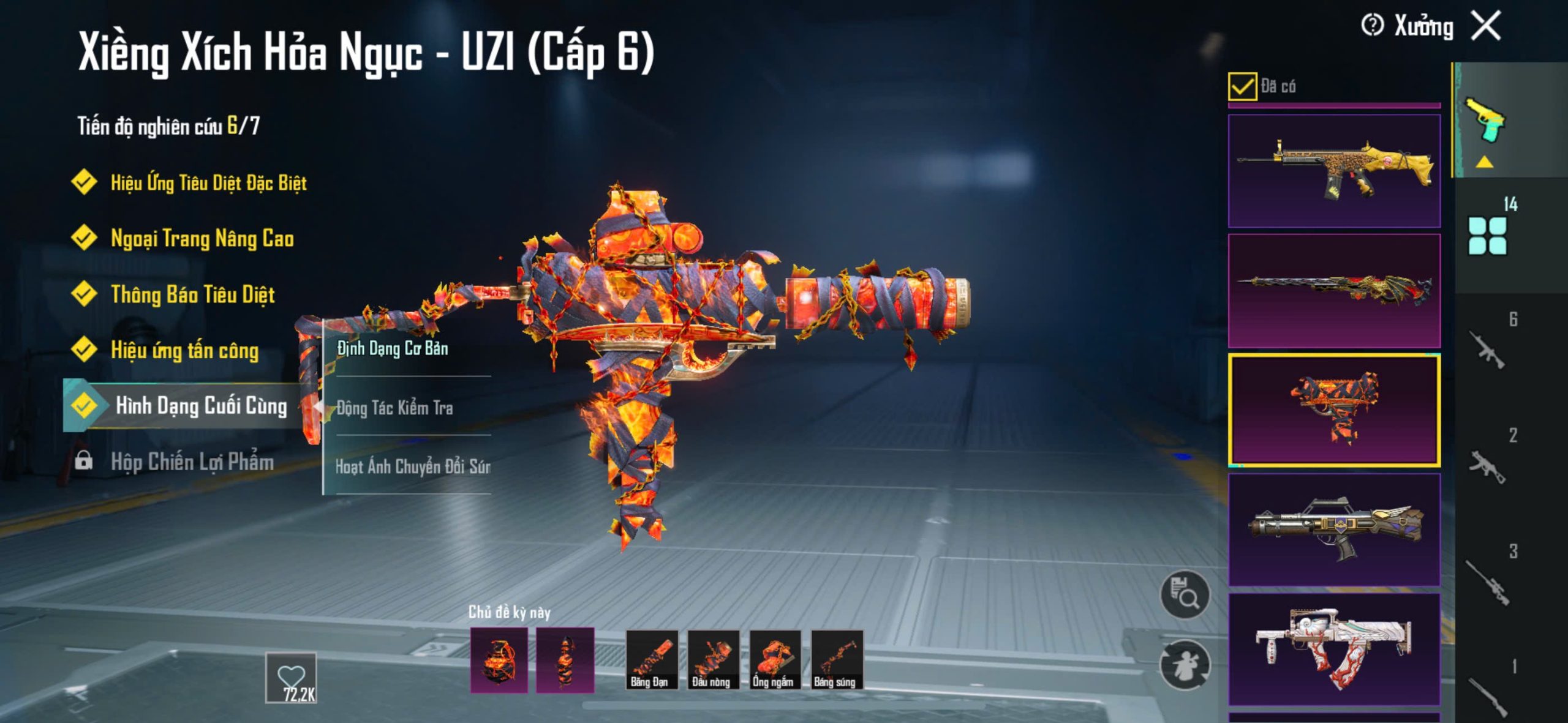Choose Định Dạng Cơ Bản option
This screenshot has height=723, width=1568.
pyautogui.click(x=393, y=349)
